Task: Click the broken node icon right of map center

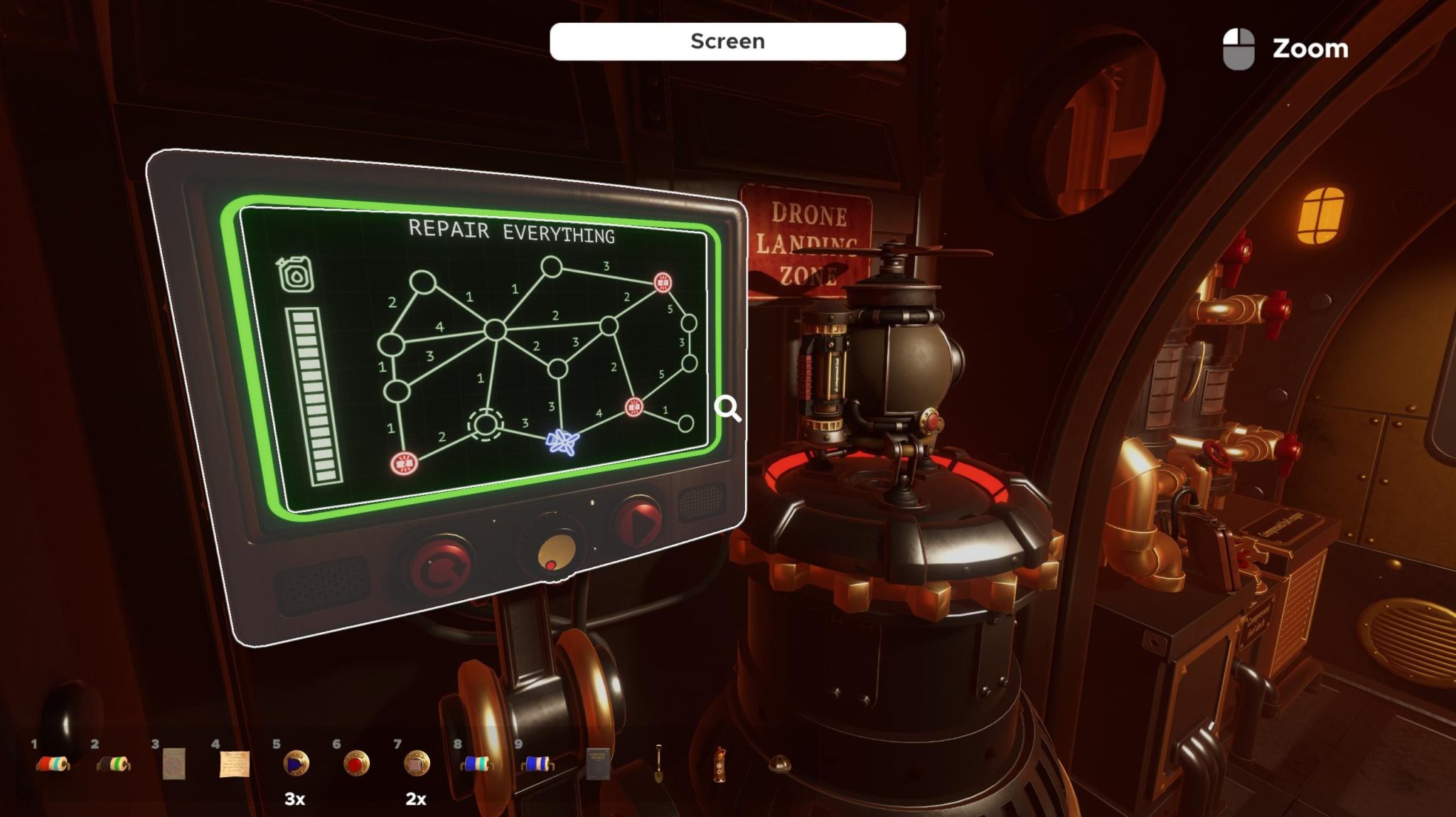Action: tap(633, 407)
